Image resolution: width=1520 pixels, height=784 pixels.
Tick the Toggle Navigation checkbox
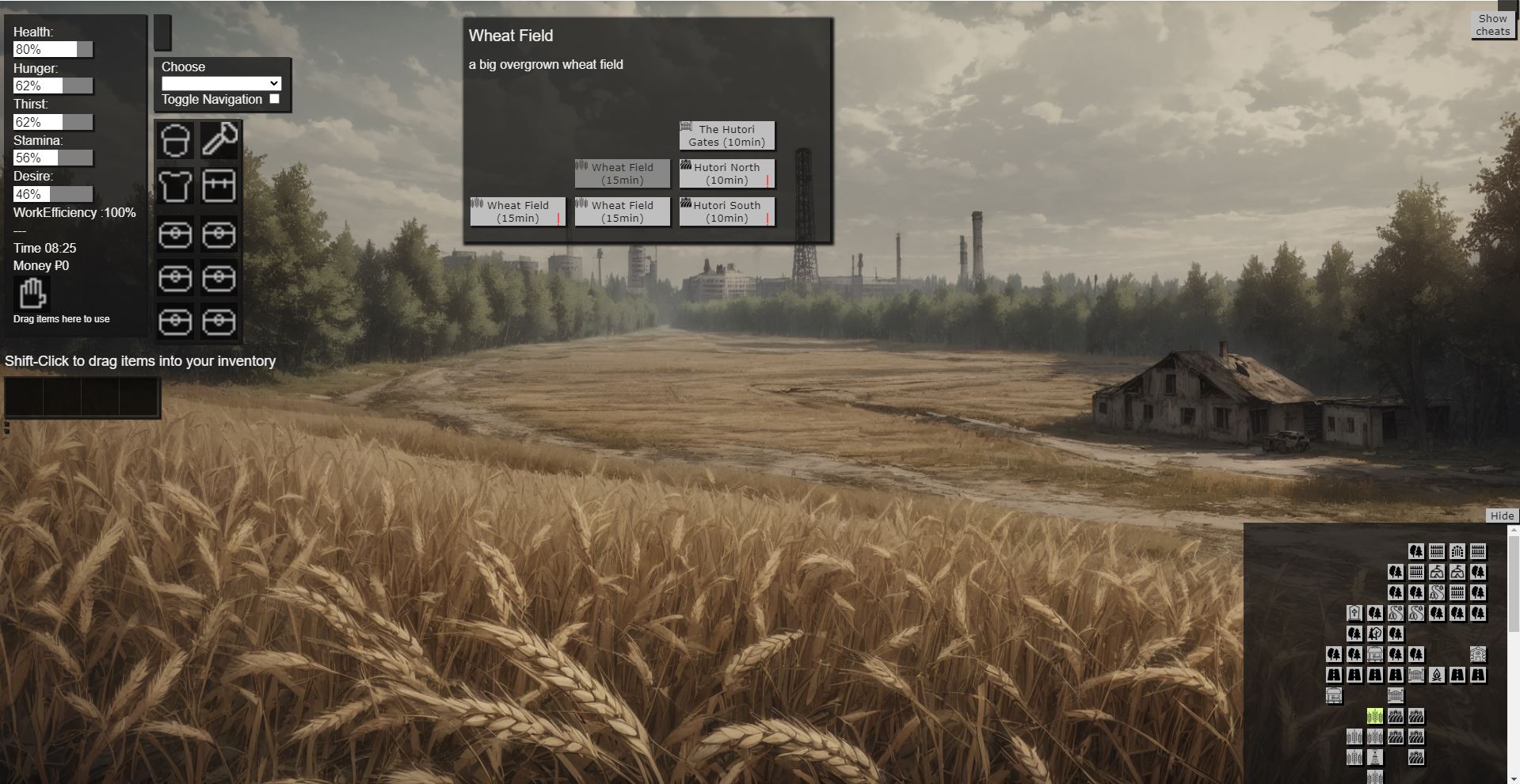coord(274,99)
